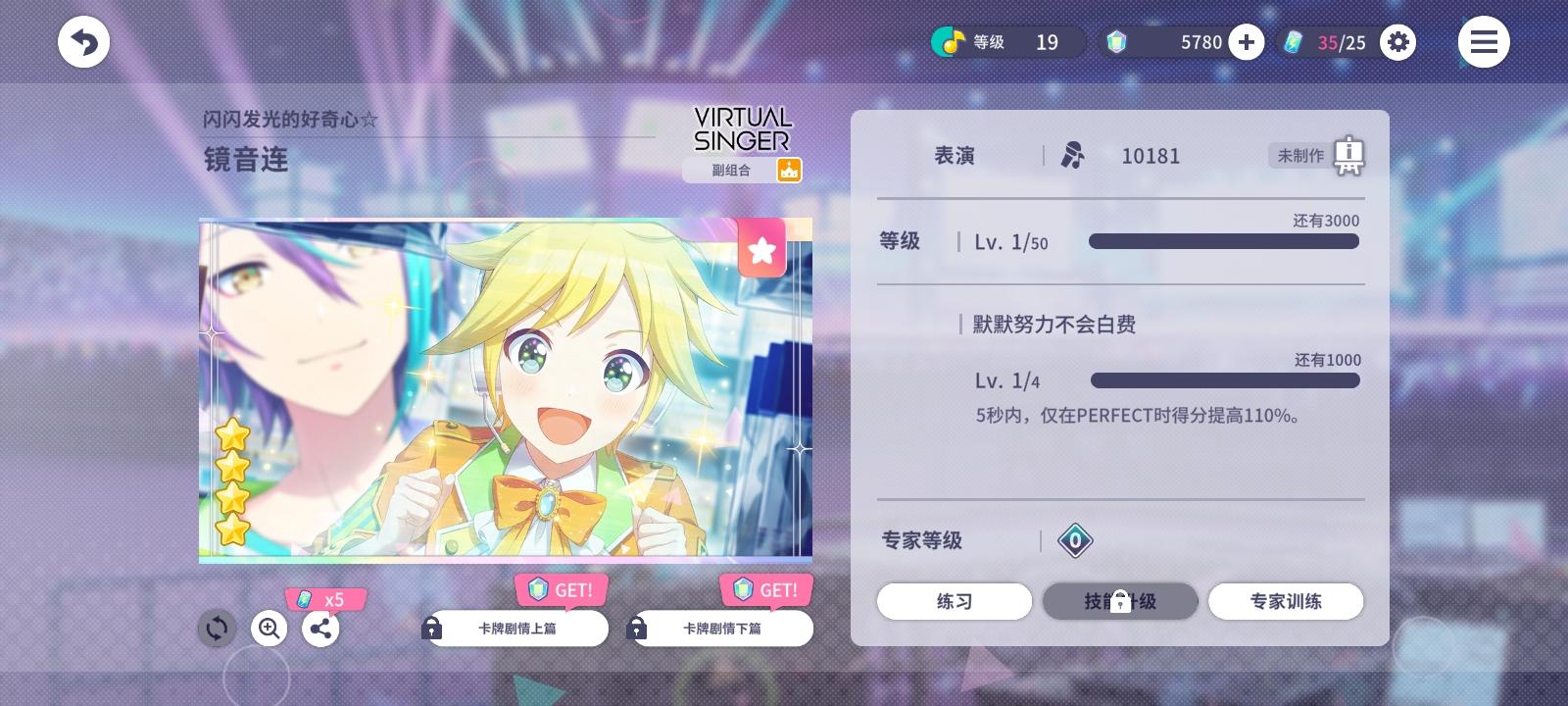Tap the rotate icon to flip the card
Image resolution: width=1568 pixels, height=706 pixels.
pyautogui.click(x=217, y=629)
